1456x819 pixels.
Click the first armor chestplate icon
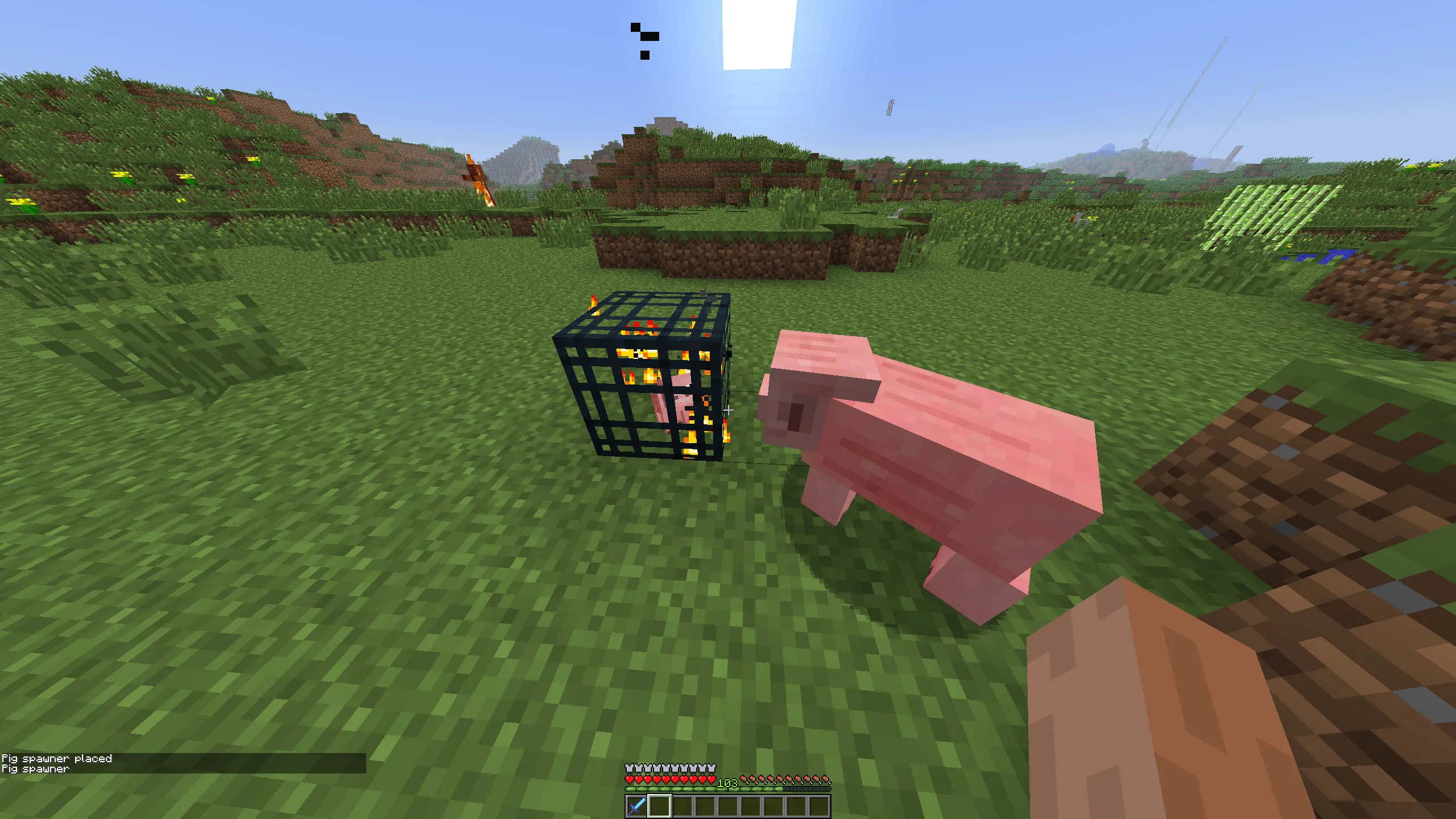click(629, 768)
